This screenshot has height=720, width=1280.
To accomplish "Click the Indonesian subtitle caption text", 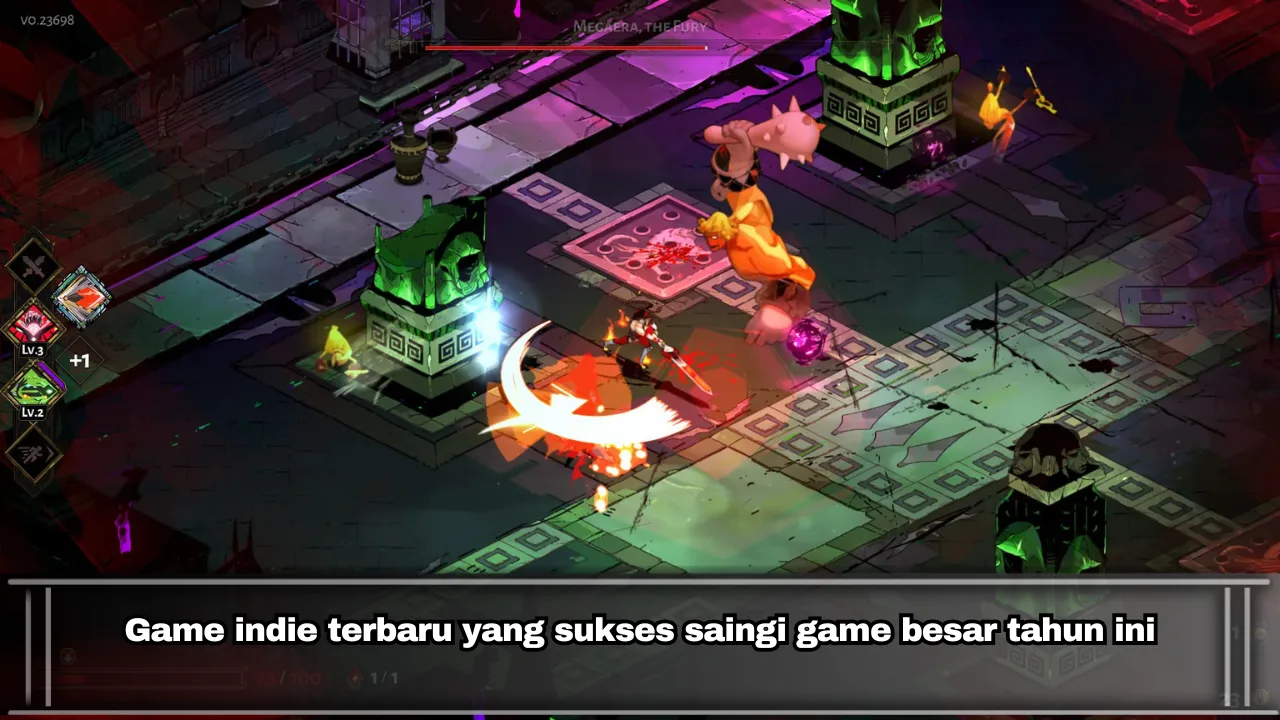I will point(640,630).
